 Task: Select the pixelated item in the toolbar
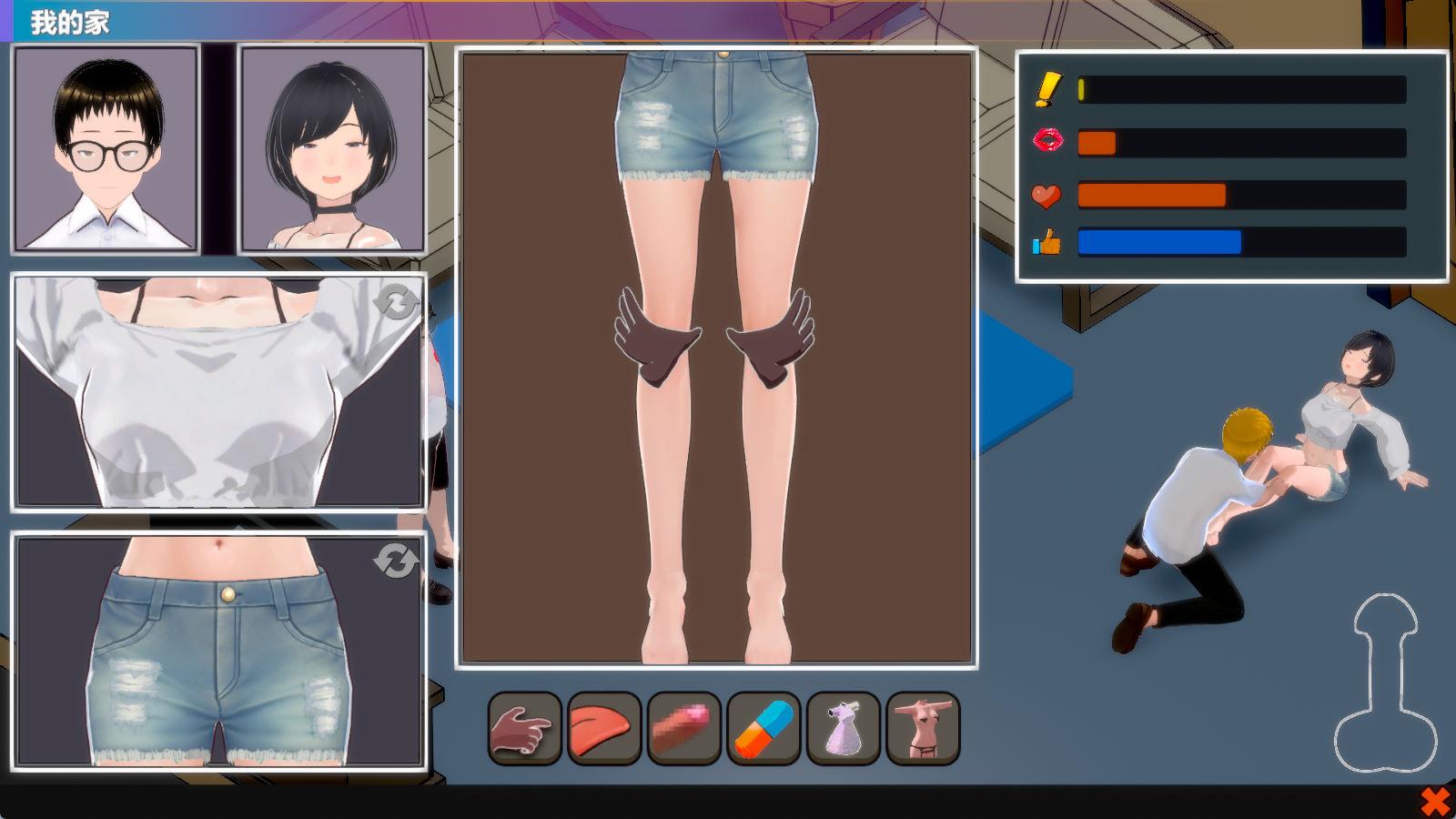683,728
